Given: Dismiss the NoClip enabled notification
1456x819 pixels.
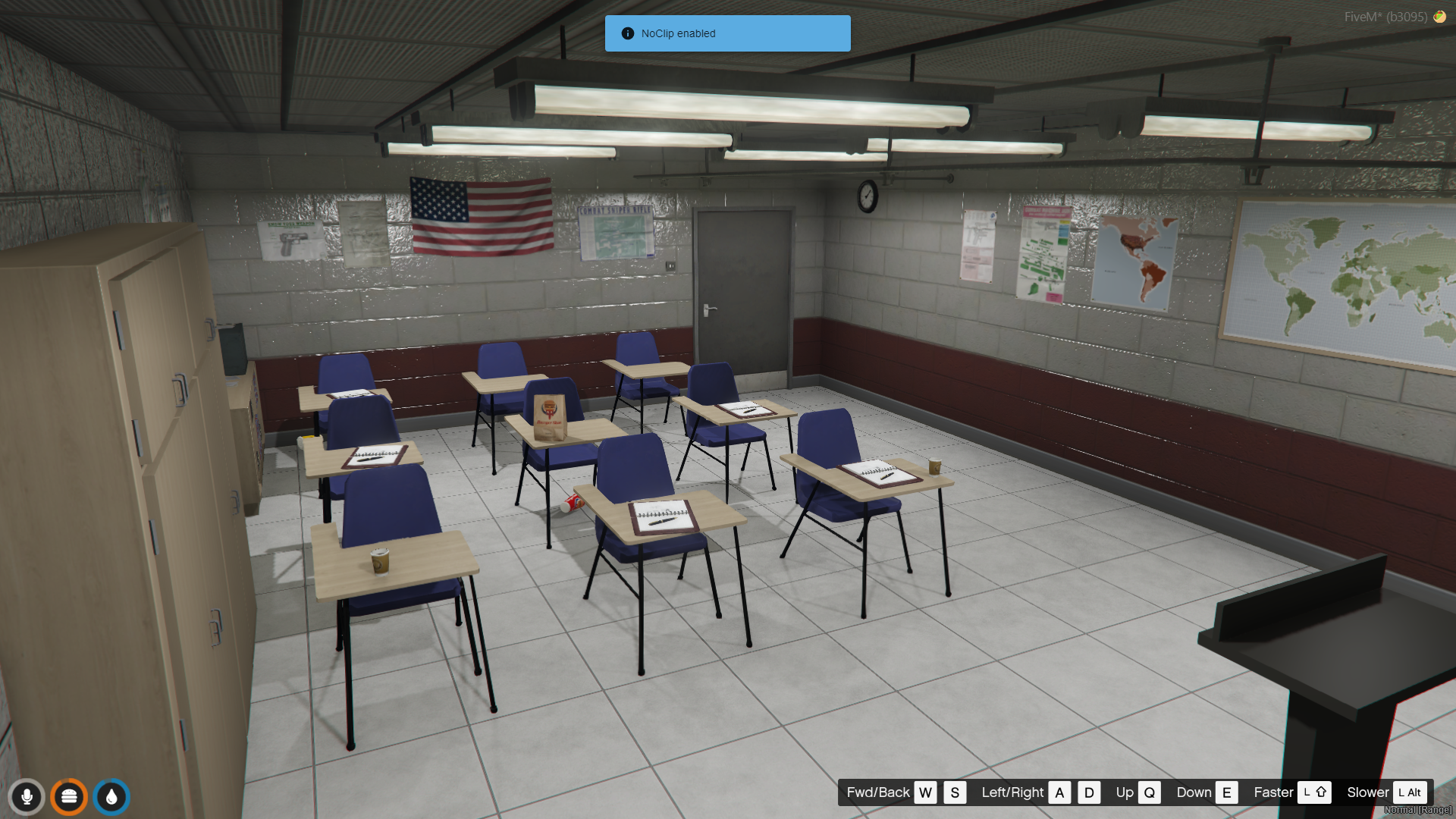Looking at the screenshot, I should click(727, 33).
